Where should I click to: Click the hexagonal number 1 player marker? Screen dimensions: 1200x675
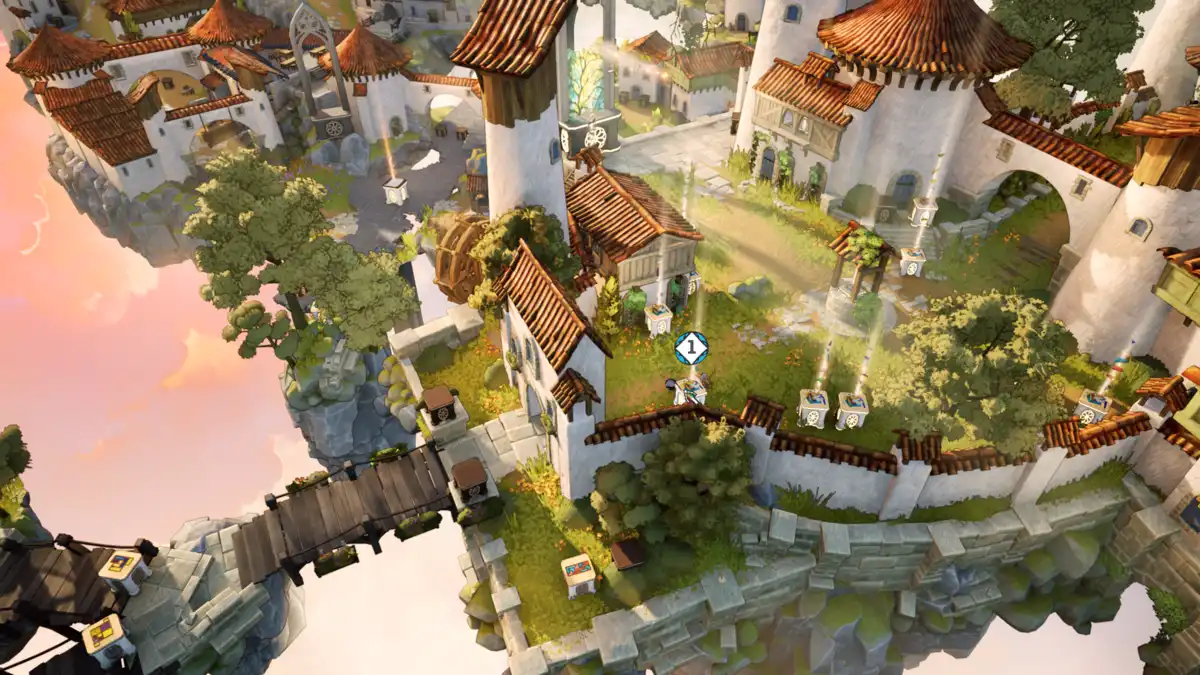point(691,348)
